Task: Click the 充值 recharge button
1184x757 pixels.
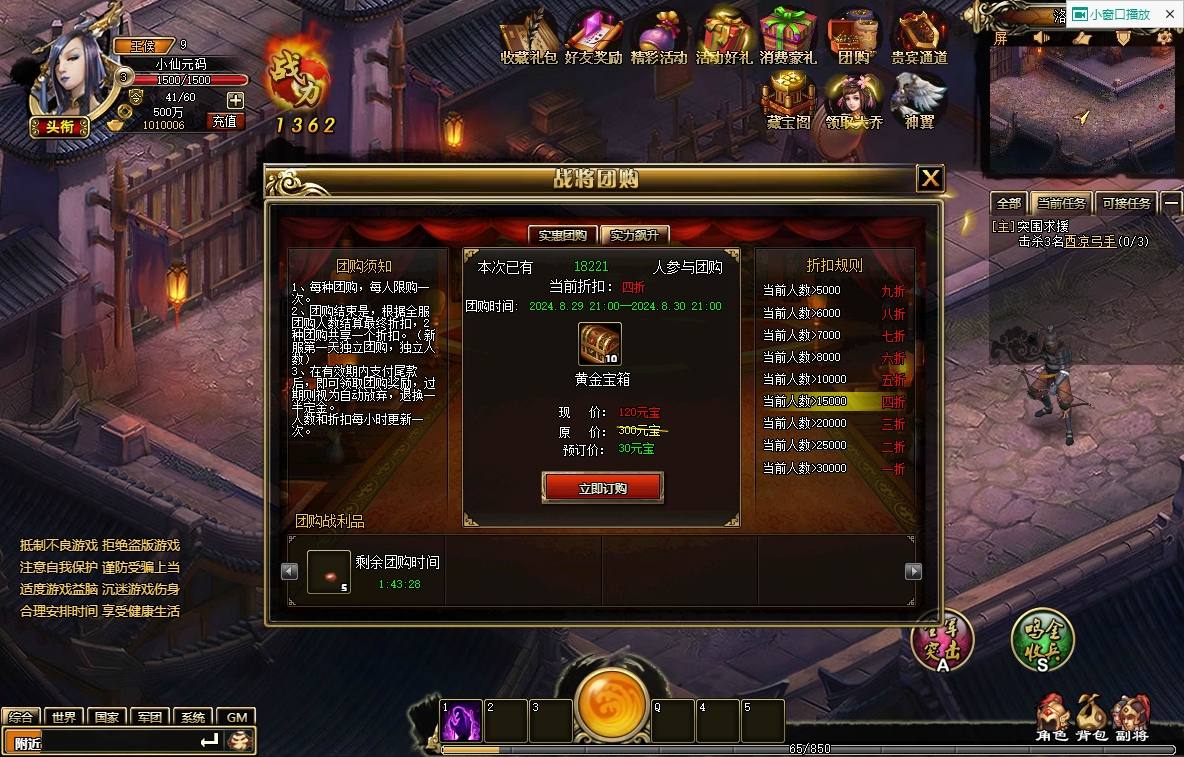Action: [x=225, y=121]
